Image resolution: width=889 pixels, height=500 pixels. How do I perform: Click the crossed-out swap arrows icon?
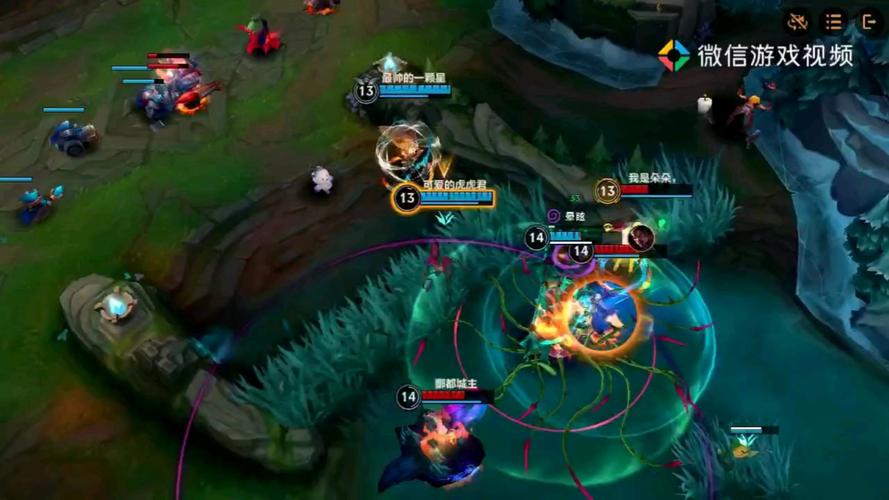click(x=797, y=21)
